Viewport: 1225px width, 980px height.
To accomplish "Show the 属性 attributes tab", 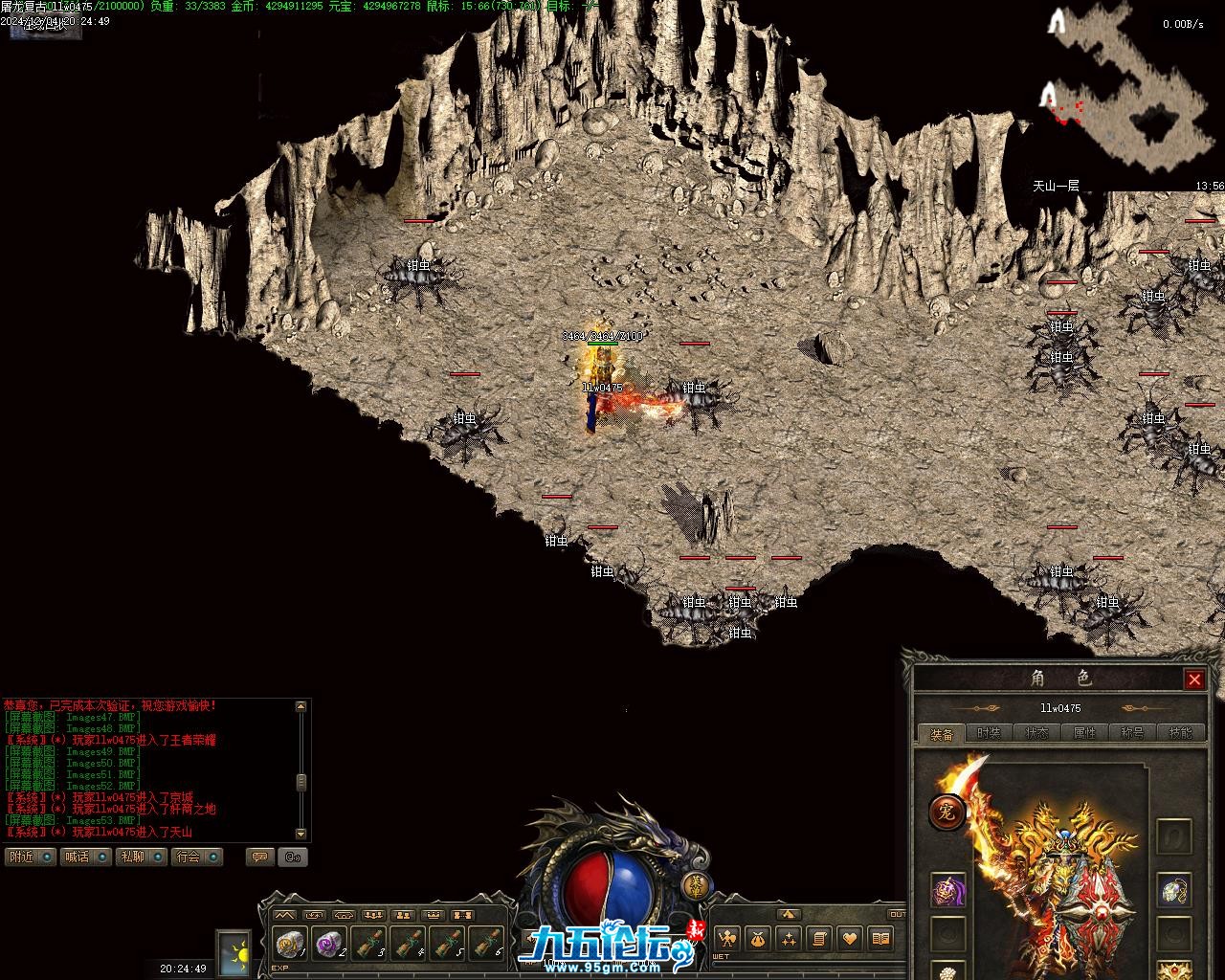I will coord(1084,733).
